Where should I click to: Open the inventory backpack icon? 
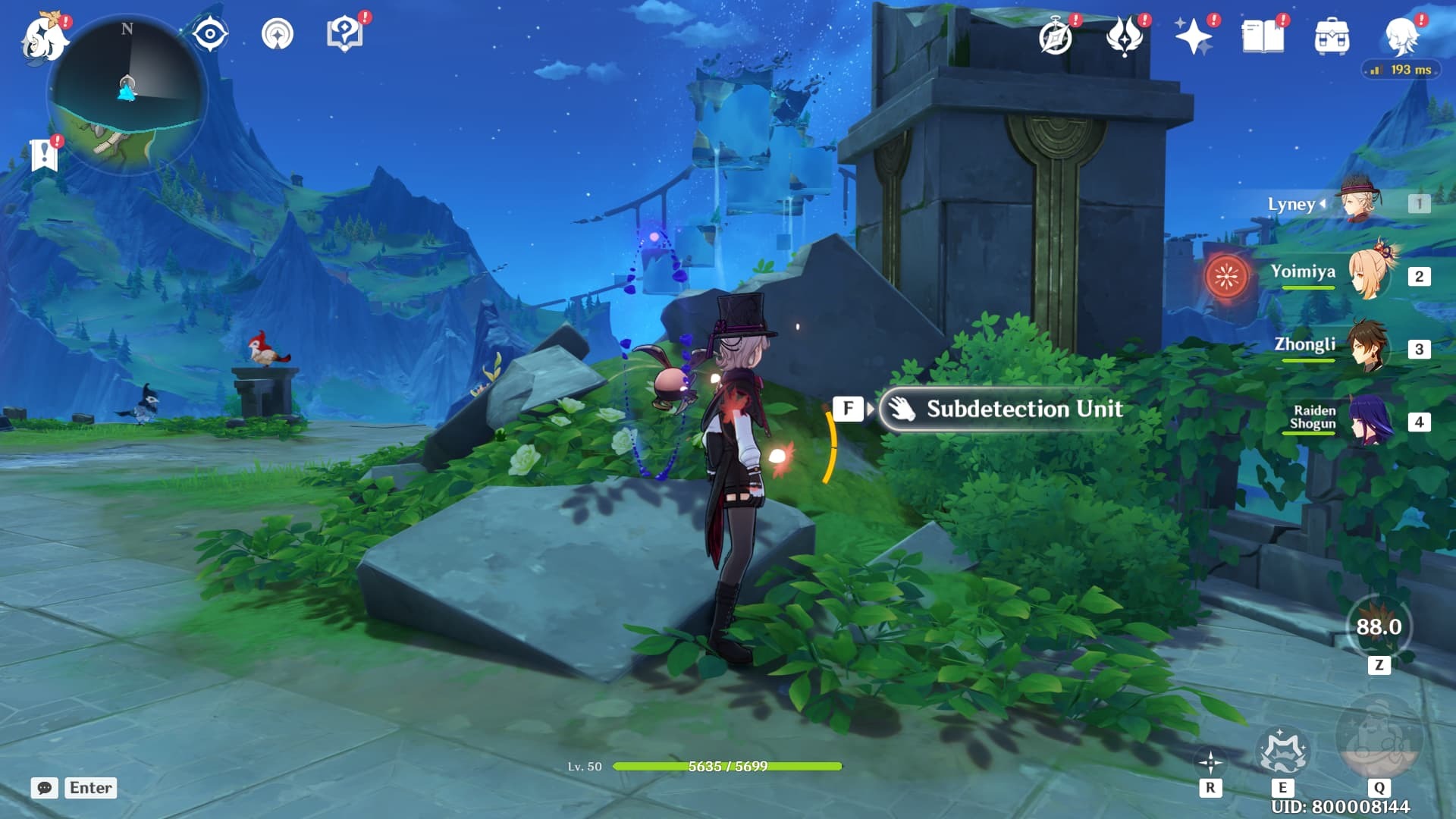pos(1332,36)
